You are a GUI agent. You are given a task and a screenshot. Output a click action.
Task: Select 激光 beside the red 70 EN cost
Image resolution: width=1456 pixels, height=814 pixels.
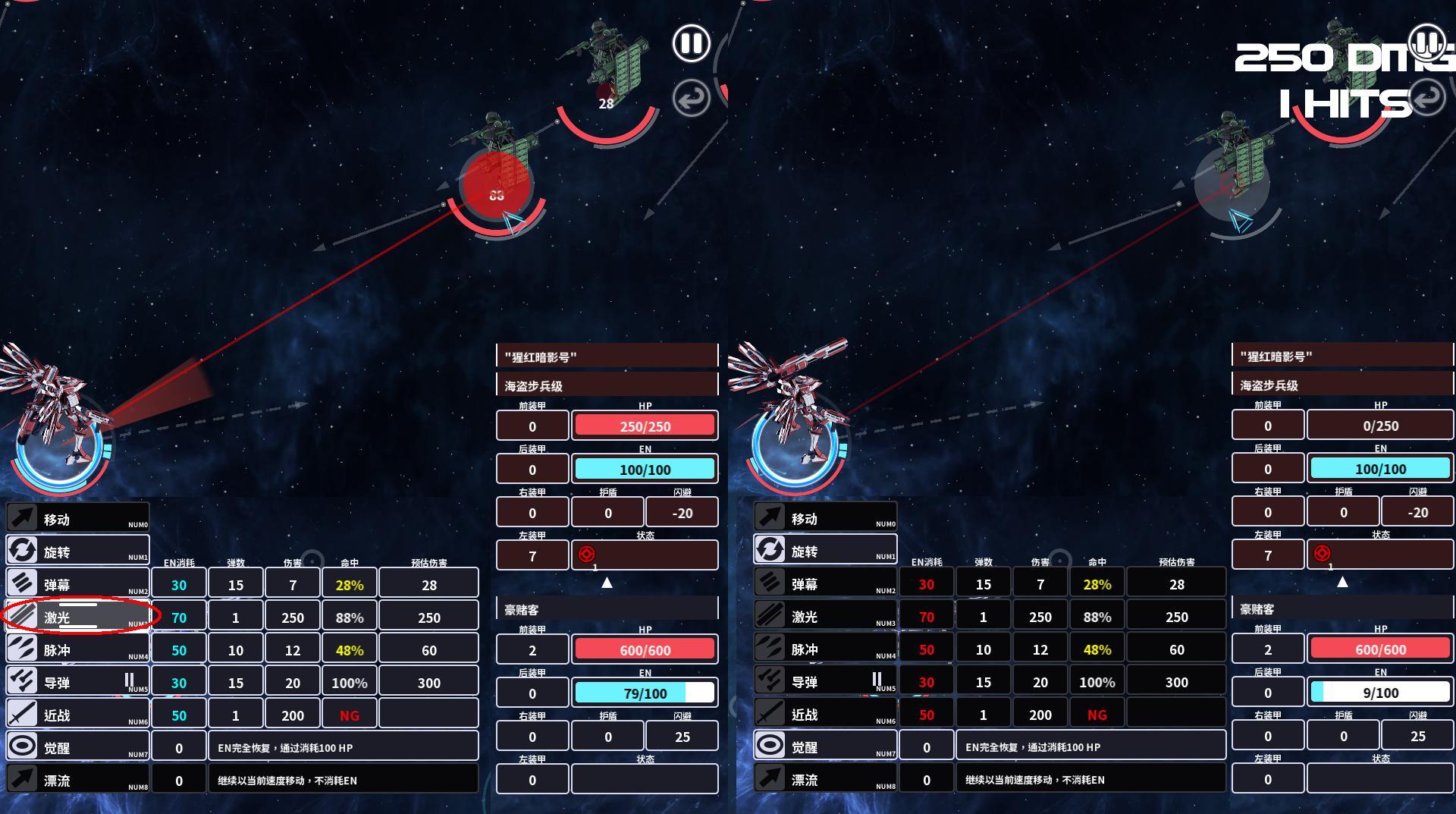pos(825,616)
